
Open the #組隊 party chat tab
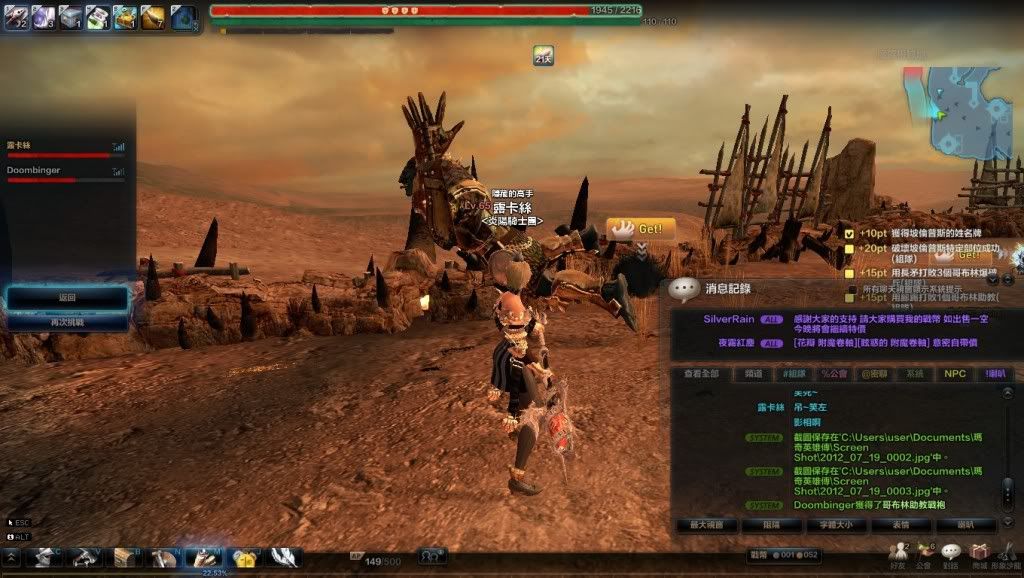[x=795, y=373]
